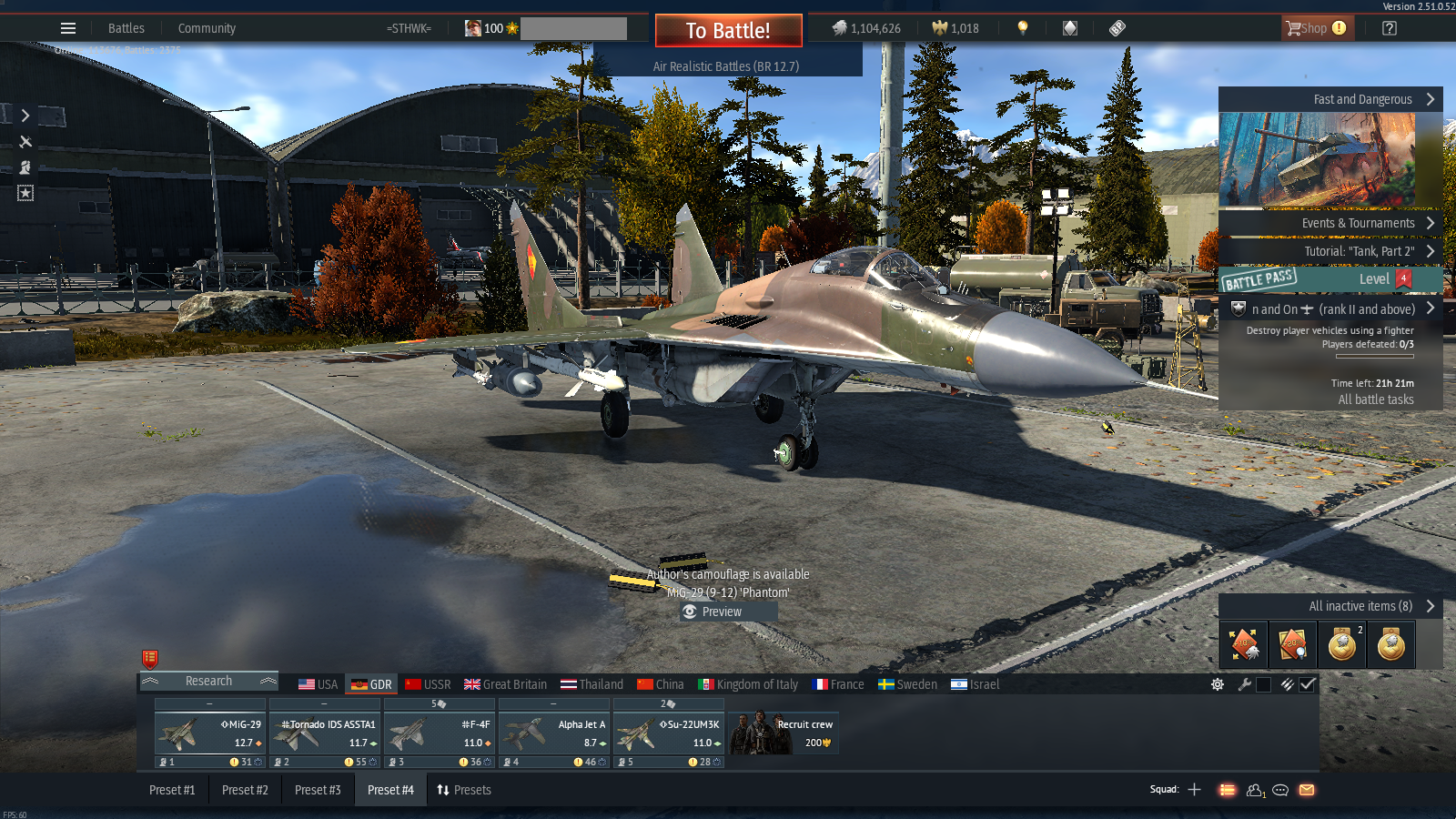Preview the author's Phantom camouflage
This screenshot has width=1456, height=819.
[x=723, y=612]
